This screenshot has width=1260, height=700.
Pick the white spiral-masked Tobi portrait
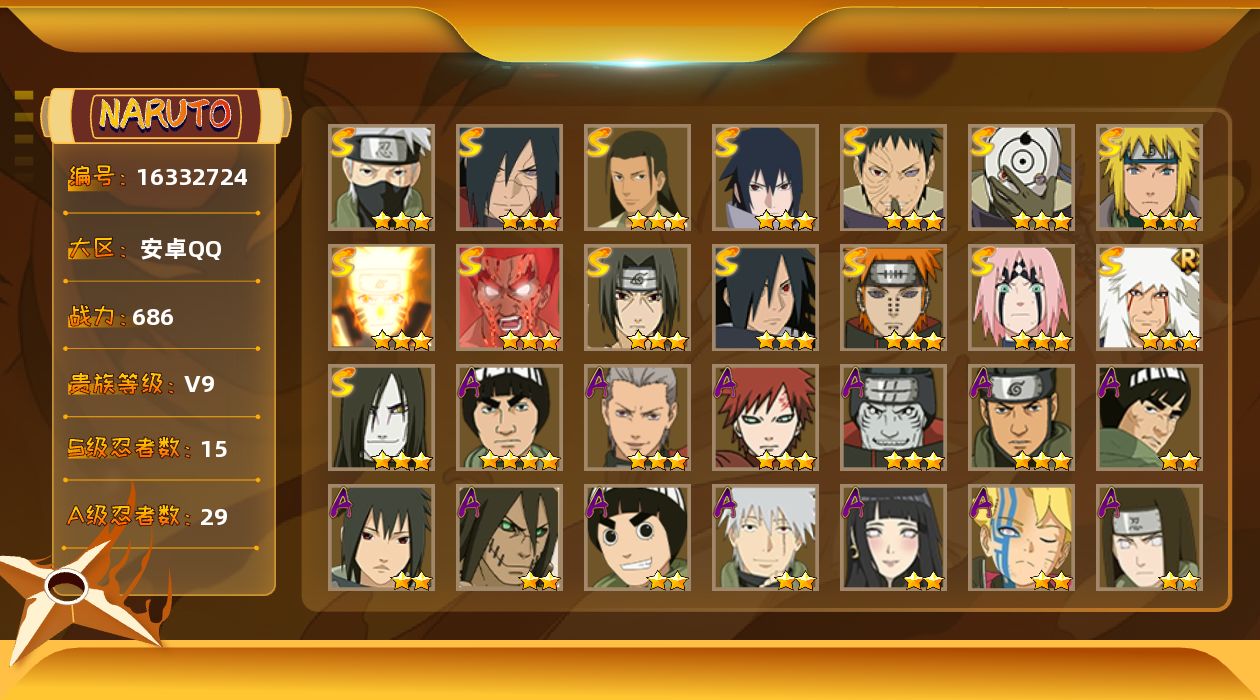coord(1021,178)
